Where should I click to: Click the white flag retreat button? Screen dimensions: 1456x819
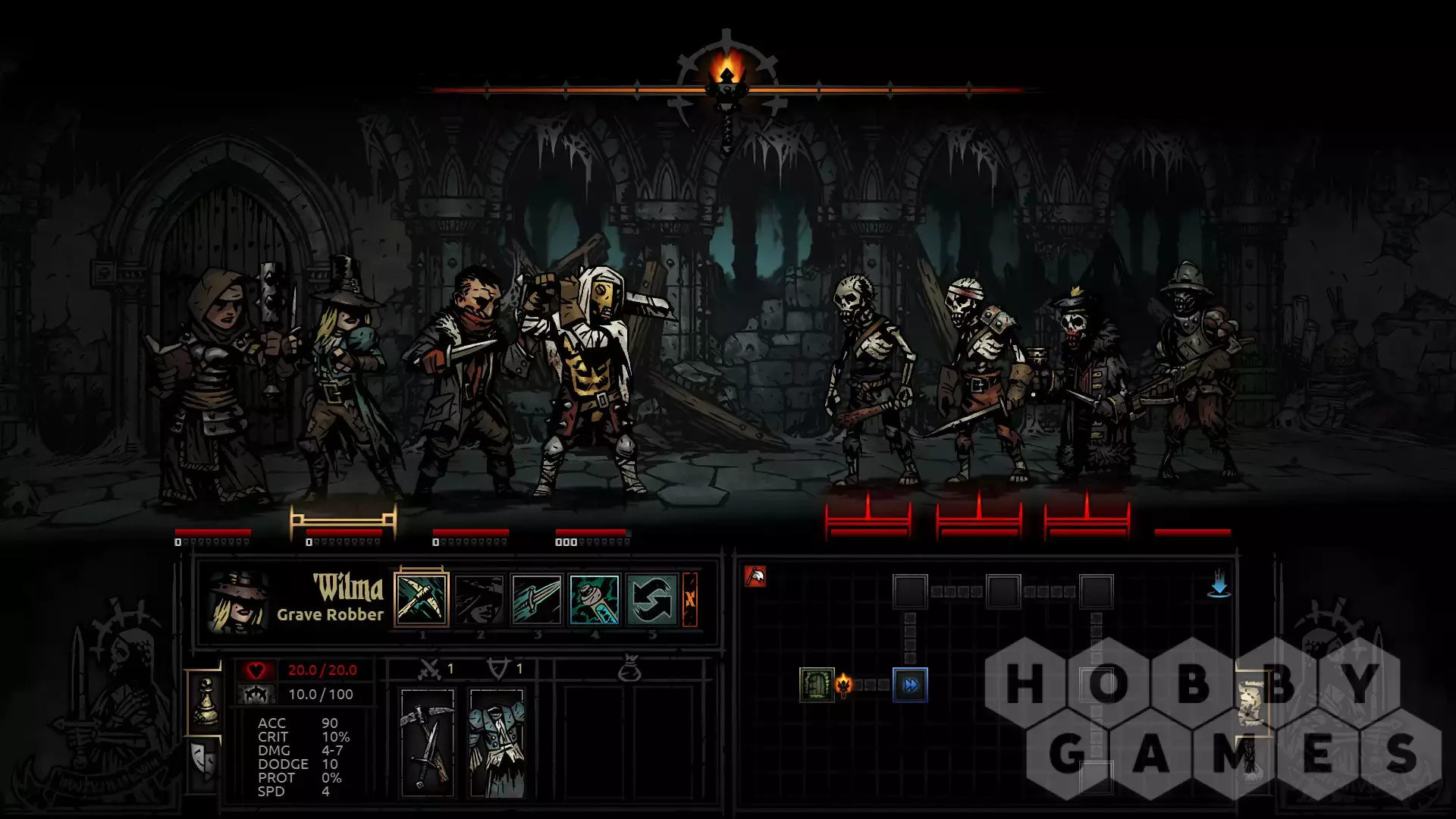(x=755, y=577)
